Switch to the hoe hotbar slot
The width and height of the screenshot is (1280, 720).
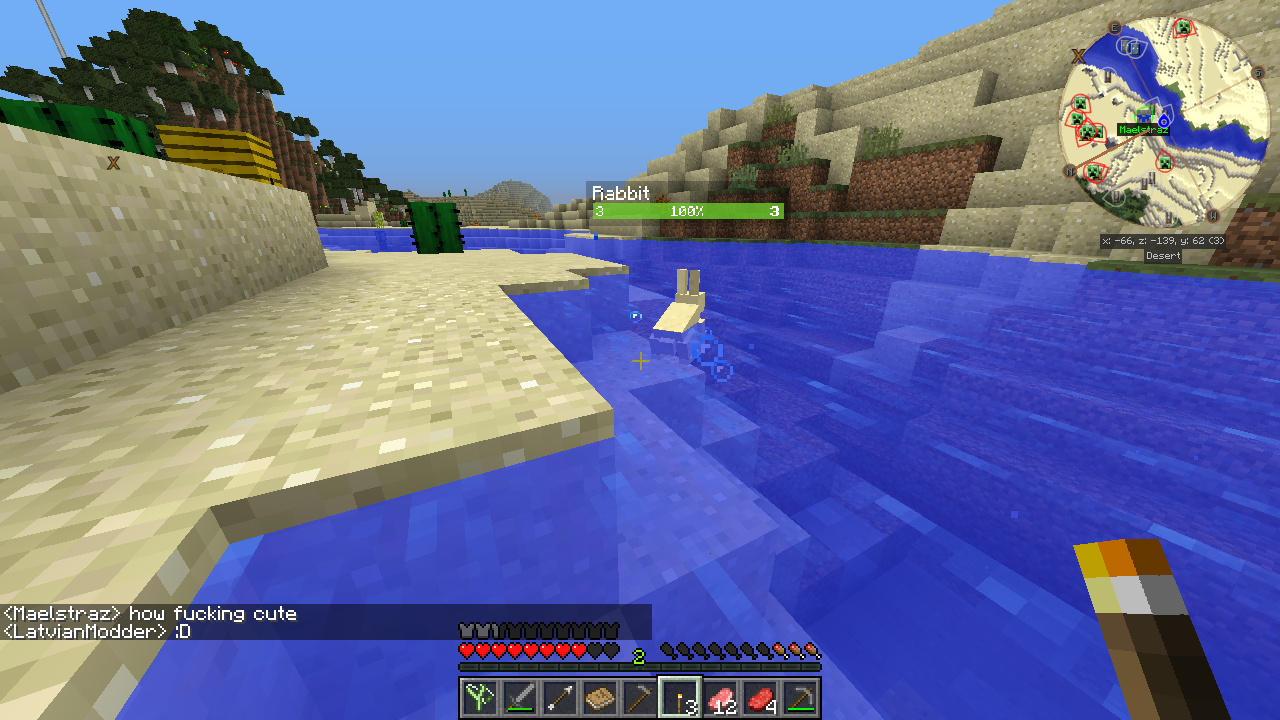pyautogui.click(x=639, y=697)
